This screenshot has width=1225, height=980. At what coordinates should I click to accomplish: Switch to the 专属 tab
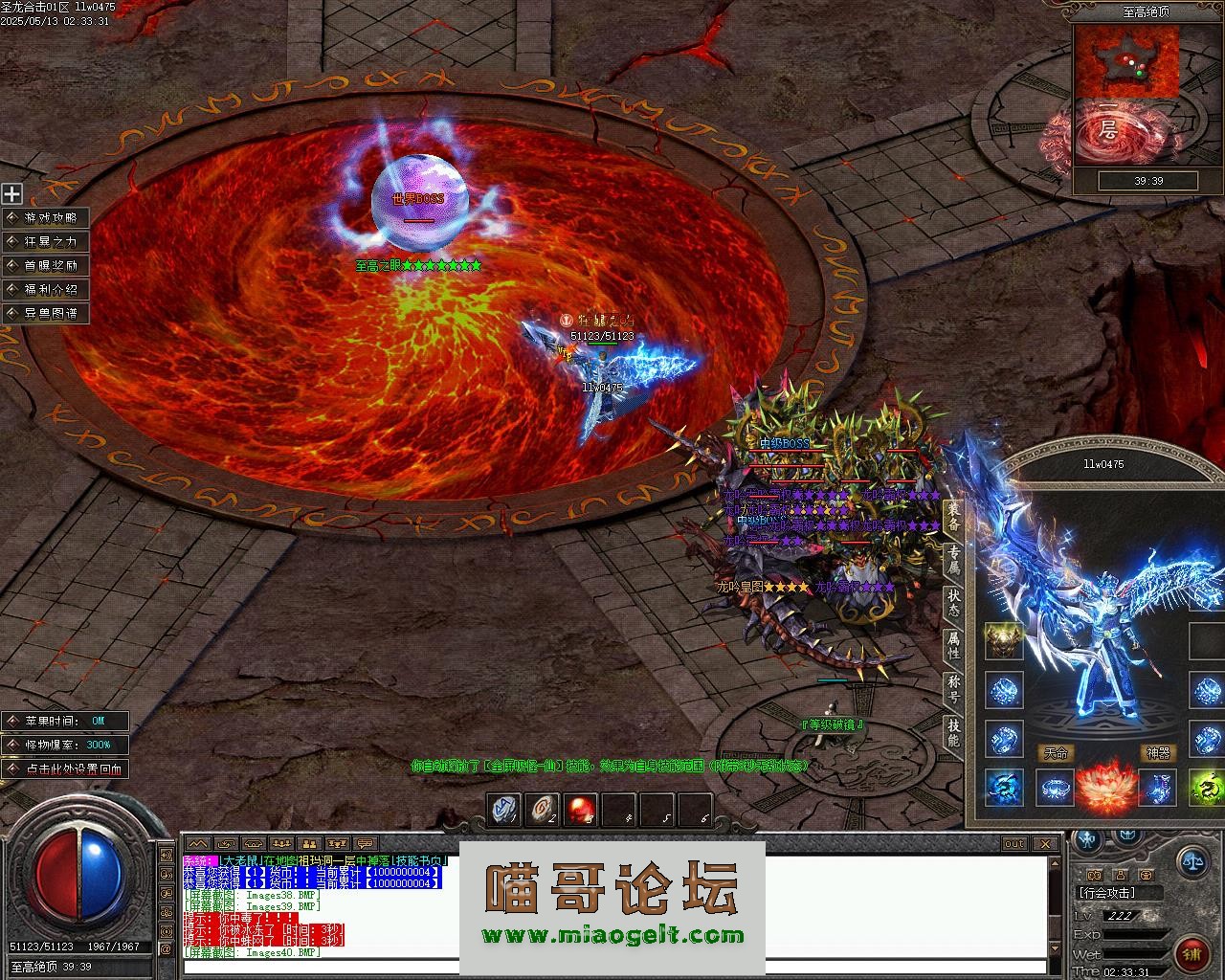pos(953,561)
